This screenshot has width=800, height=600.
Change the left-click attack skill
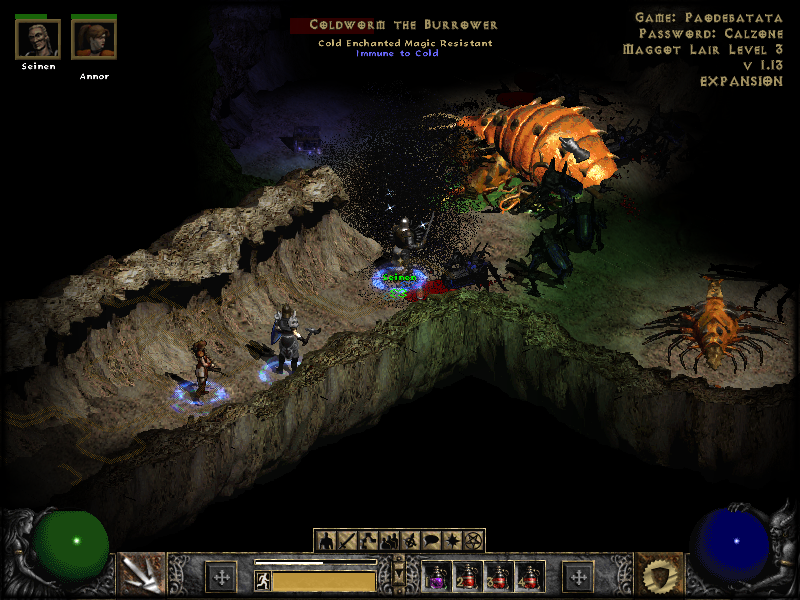(x=142, y=574)
